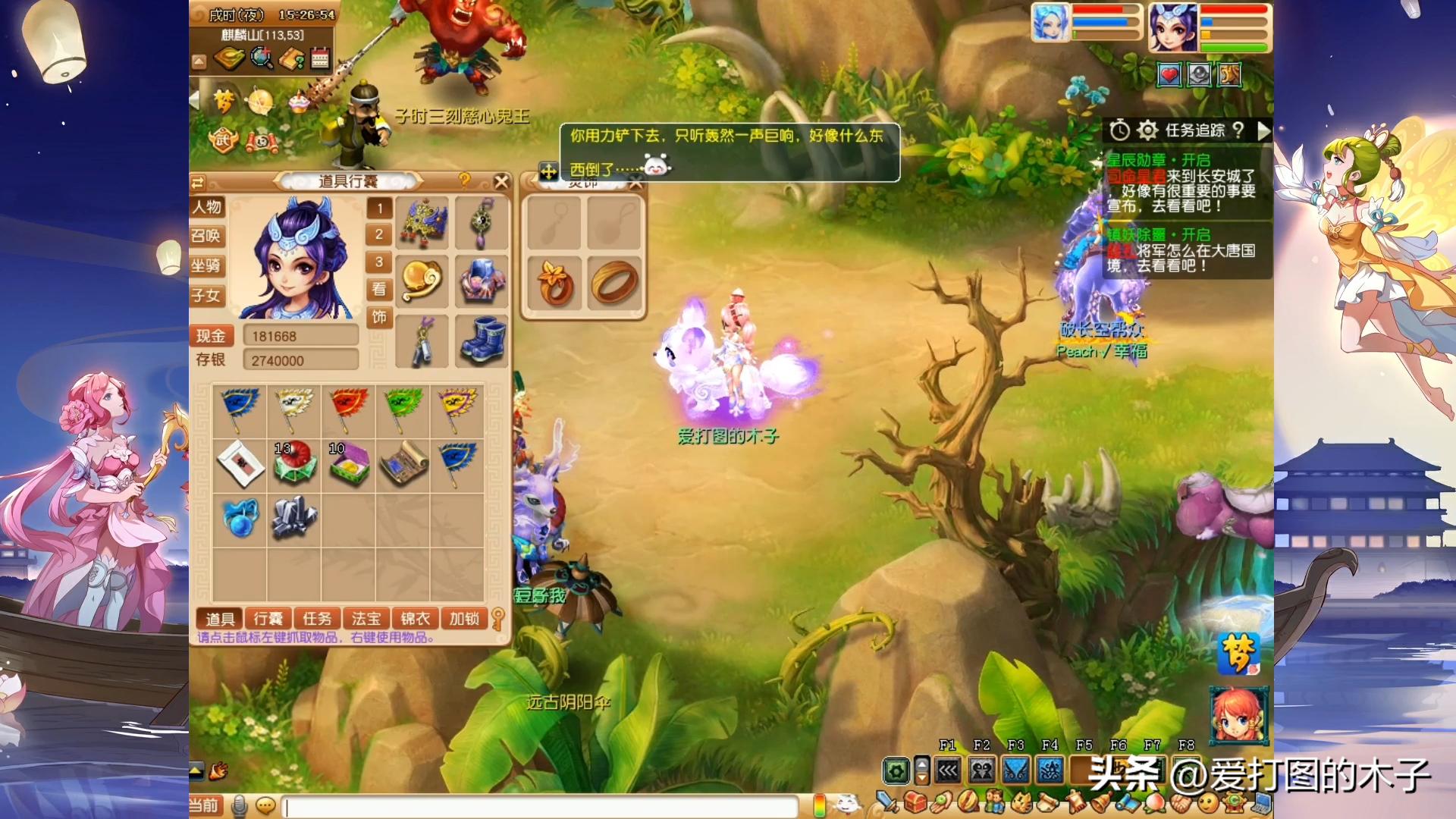Viewport: 1456px width, 819px height.
Task: Select the treasure map scroll item
Action: coord(403,463)
